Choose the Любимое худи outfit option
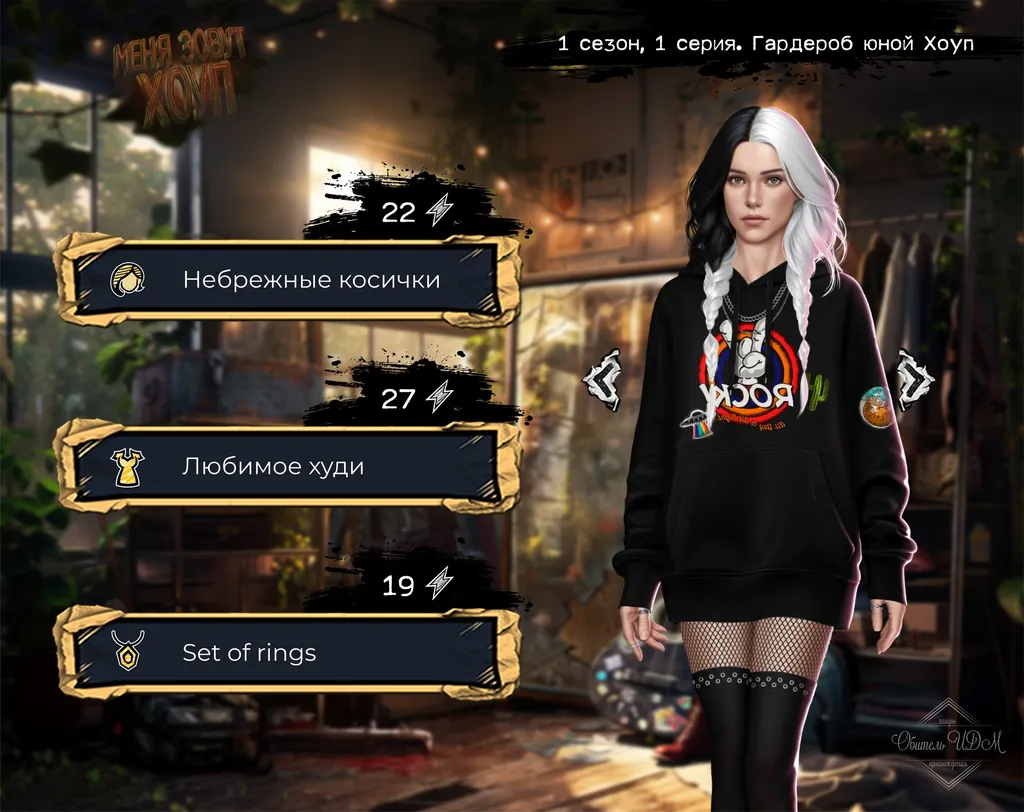 point(288,466)
